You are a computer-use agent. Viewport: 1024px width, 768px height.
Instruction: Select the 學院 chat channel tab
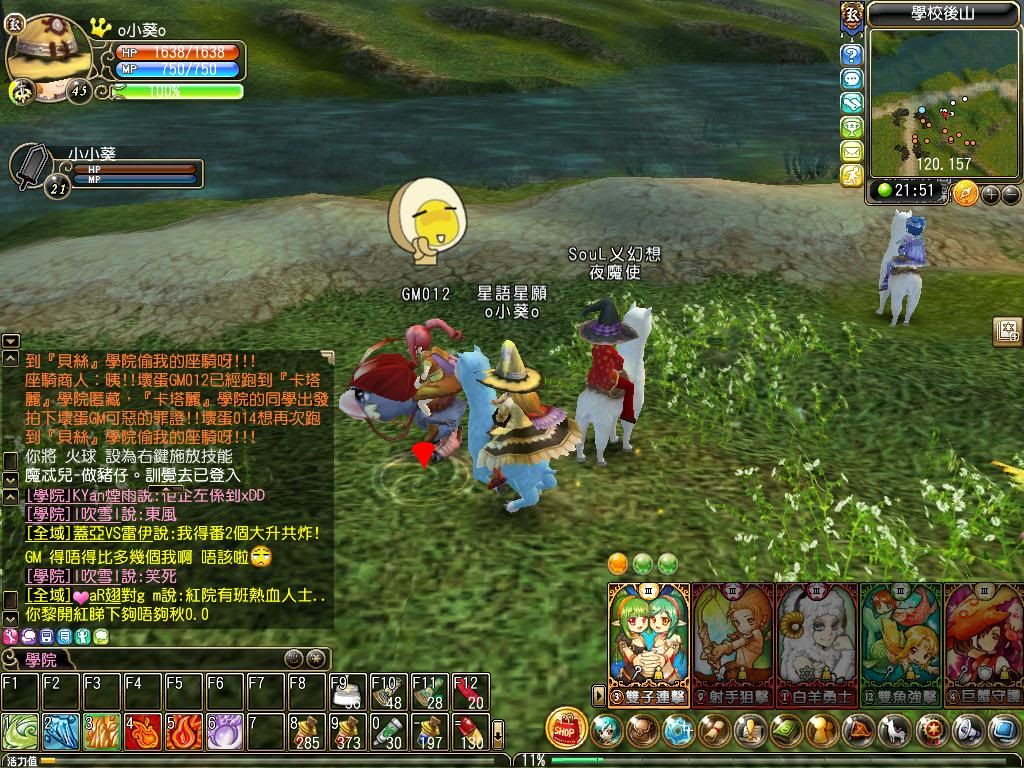42,660
